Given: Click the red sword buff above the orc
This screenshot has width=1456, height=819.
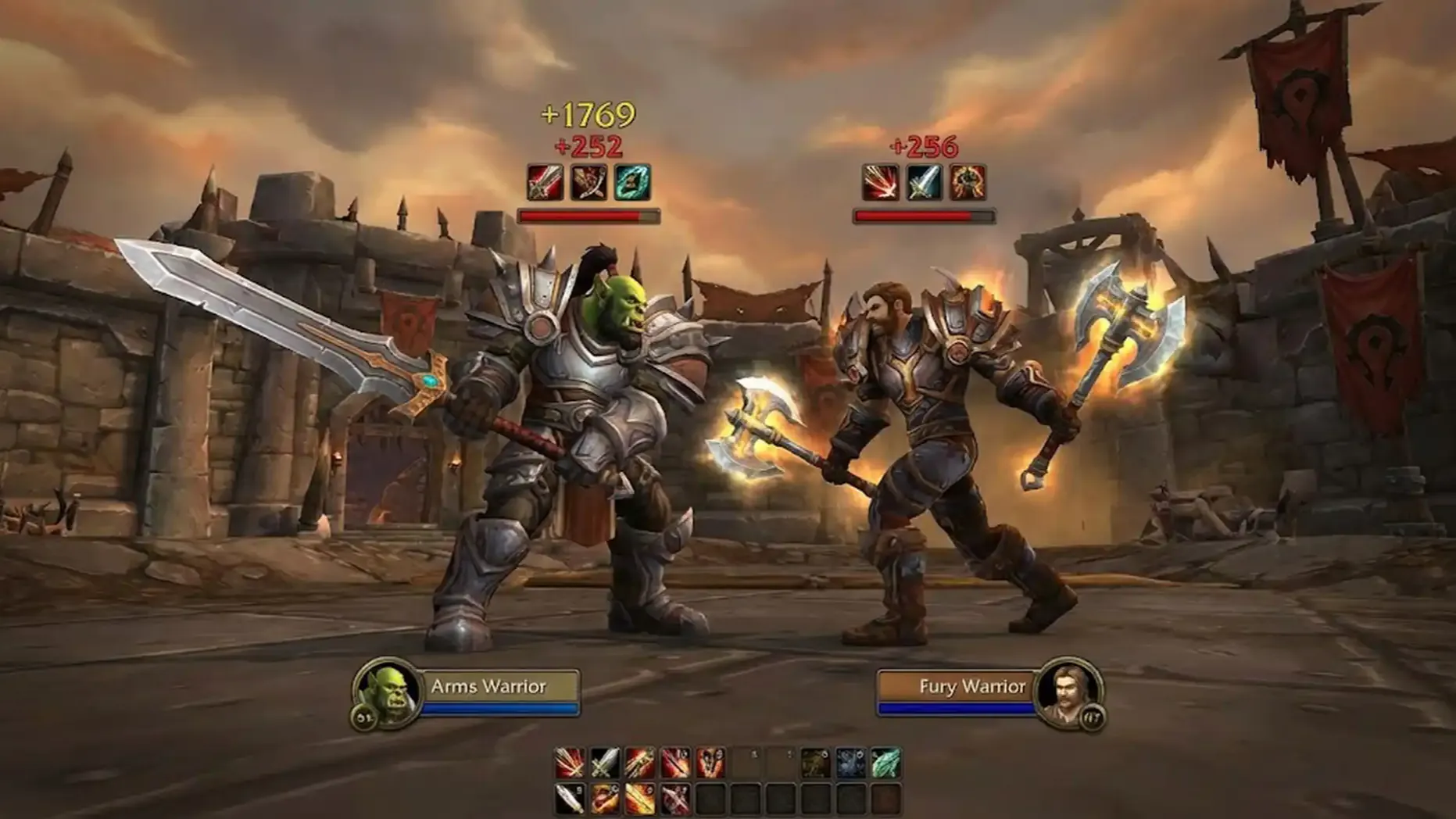Looking at the screenshot, I should [x=545, y=183].
